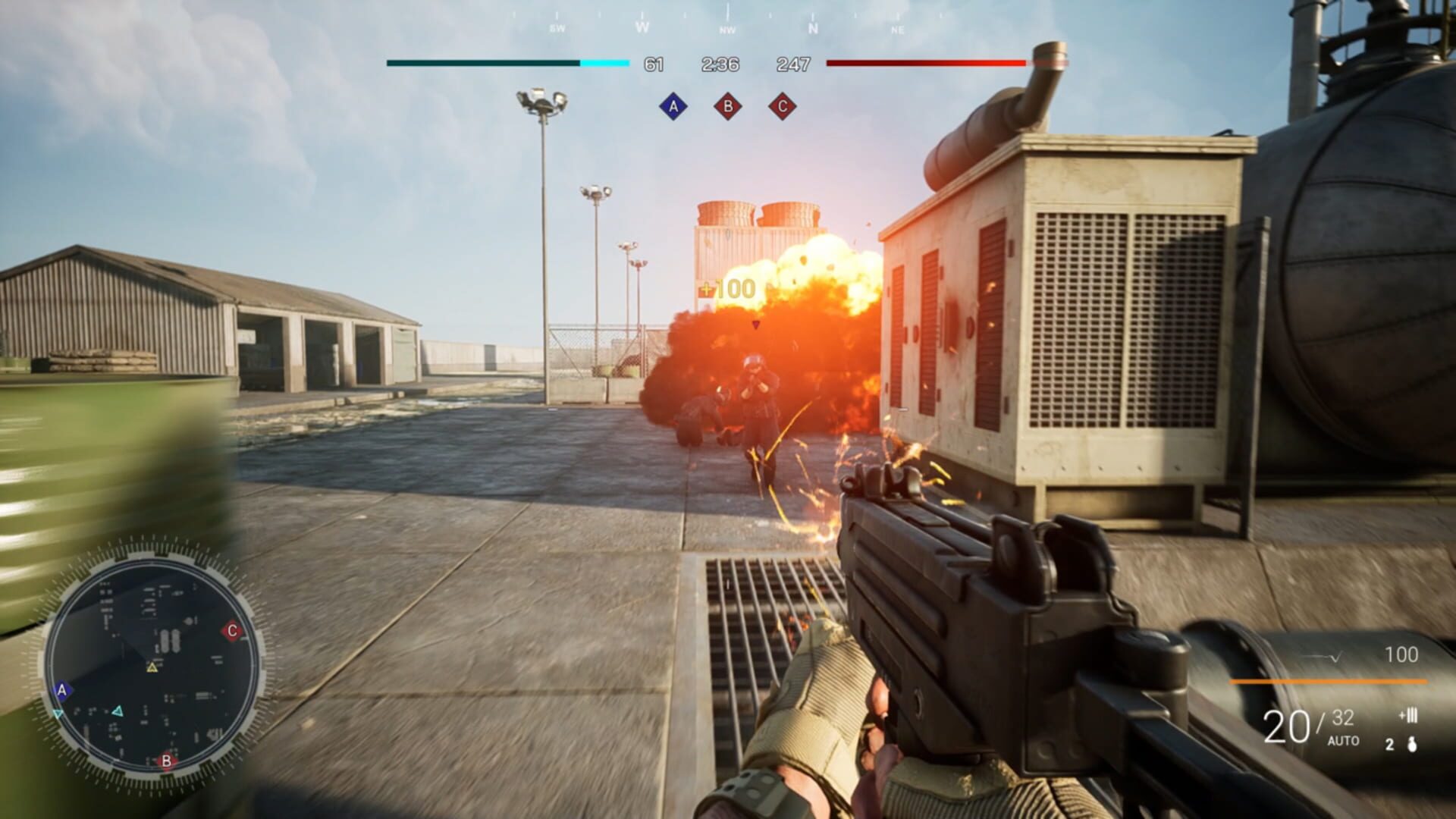This screenshot has width=1456, height=819.
Task: Toggle the AUTO fire mode indicator
Action: (1343, 741)
